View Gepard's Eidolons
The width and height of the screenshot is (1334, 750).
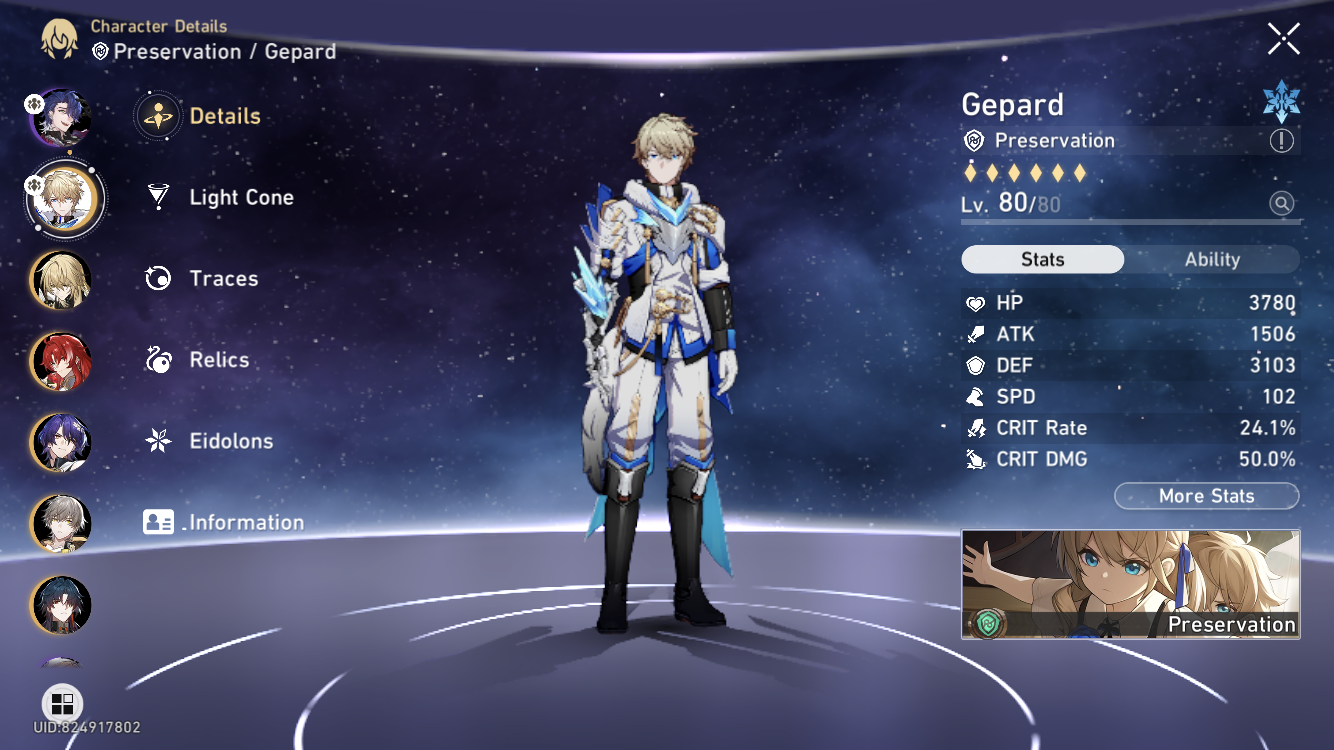coord(231,441)
